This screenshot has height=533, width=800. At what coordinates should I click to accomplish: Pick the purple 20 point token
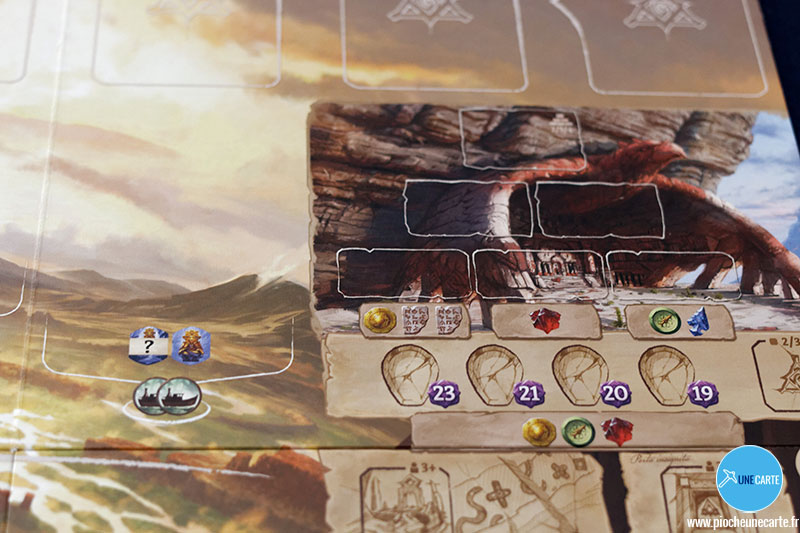click(615, 393)
